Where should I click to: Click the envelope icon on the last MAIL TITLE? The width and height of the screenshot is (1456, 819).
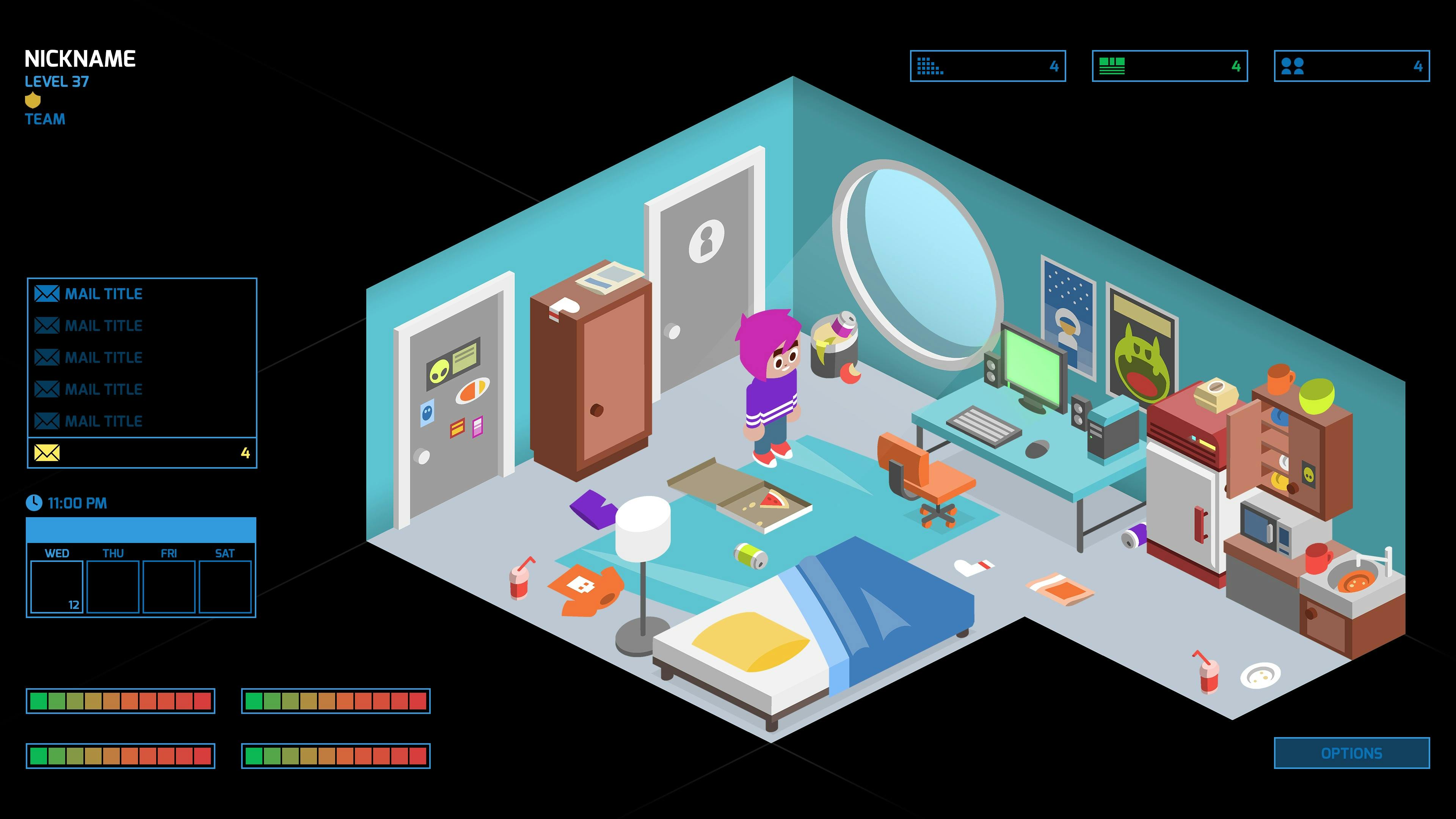point(47,420)
